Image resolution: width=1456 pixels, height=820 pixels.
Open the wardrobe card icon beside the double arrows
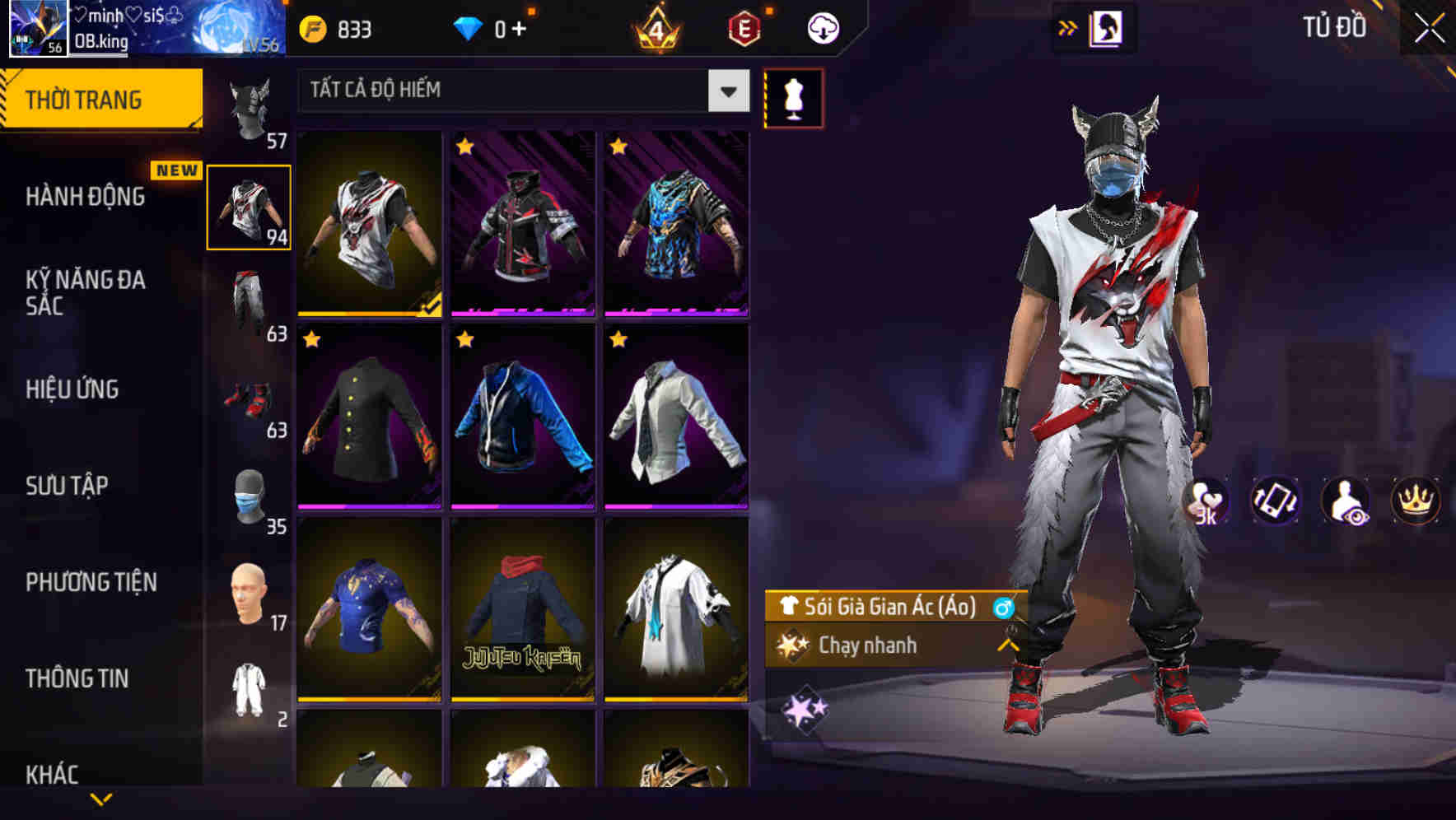tap(1108, 26)
